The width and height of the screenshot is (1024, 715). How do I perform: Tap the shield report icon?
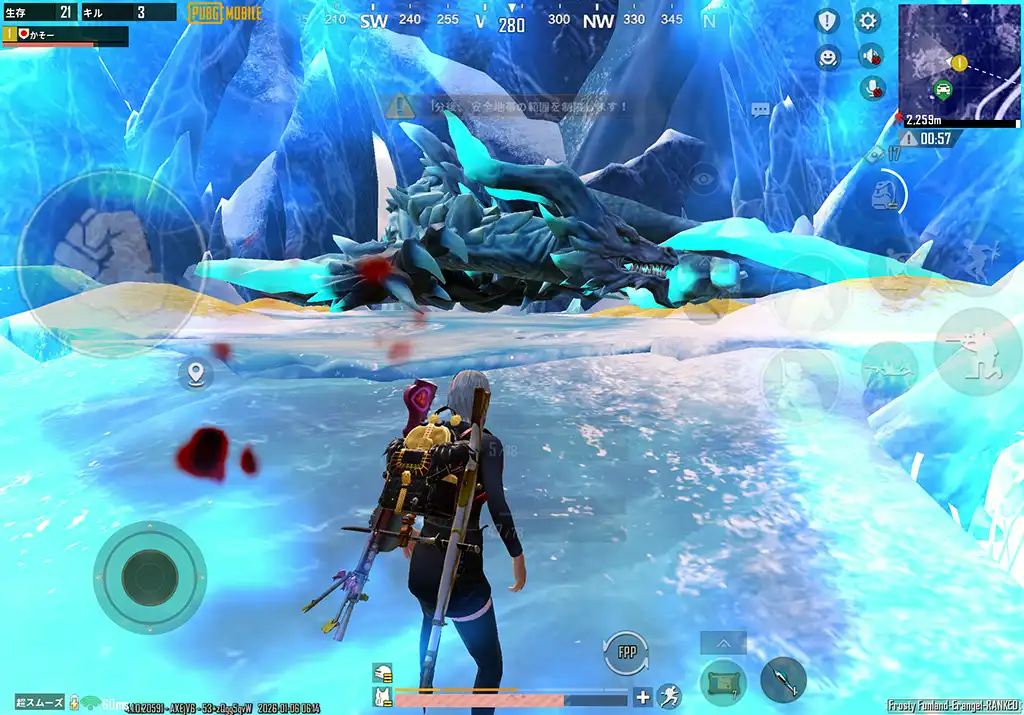(827, 20)
